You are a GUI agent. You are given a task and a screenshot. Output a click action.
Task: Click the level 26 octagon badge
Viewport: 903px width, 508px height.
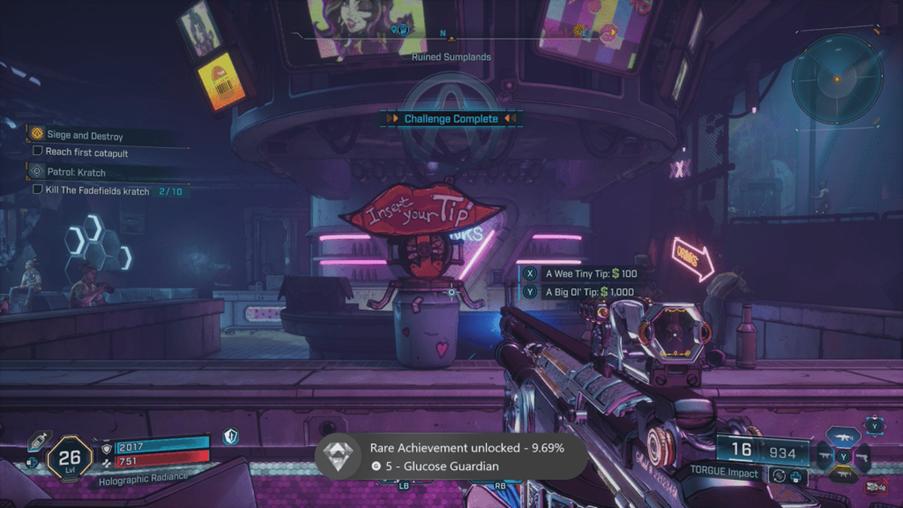tap(70, 459)
